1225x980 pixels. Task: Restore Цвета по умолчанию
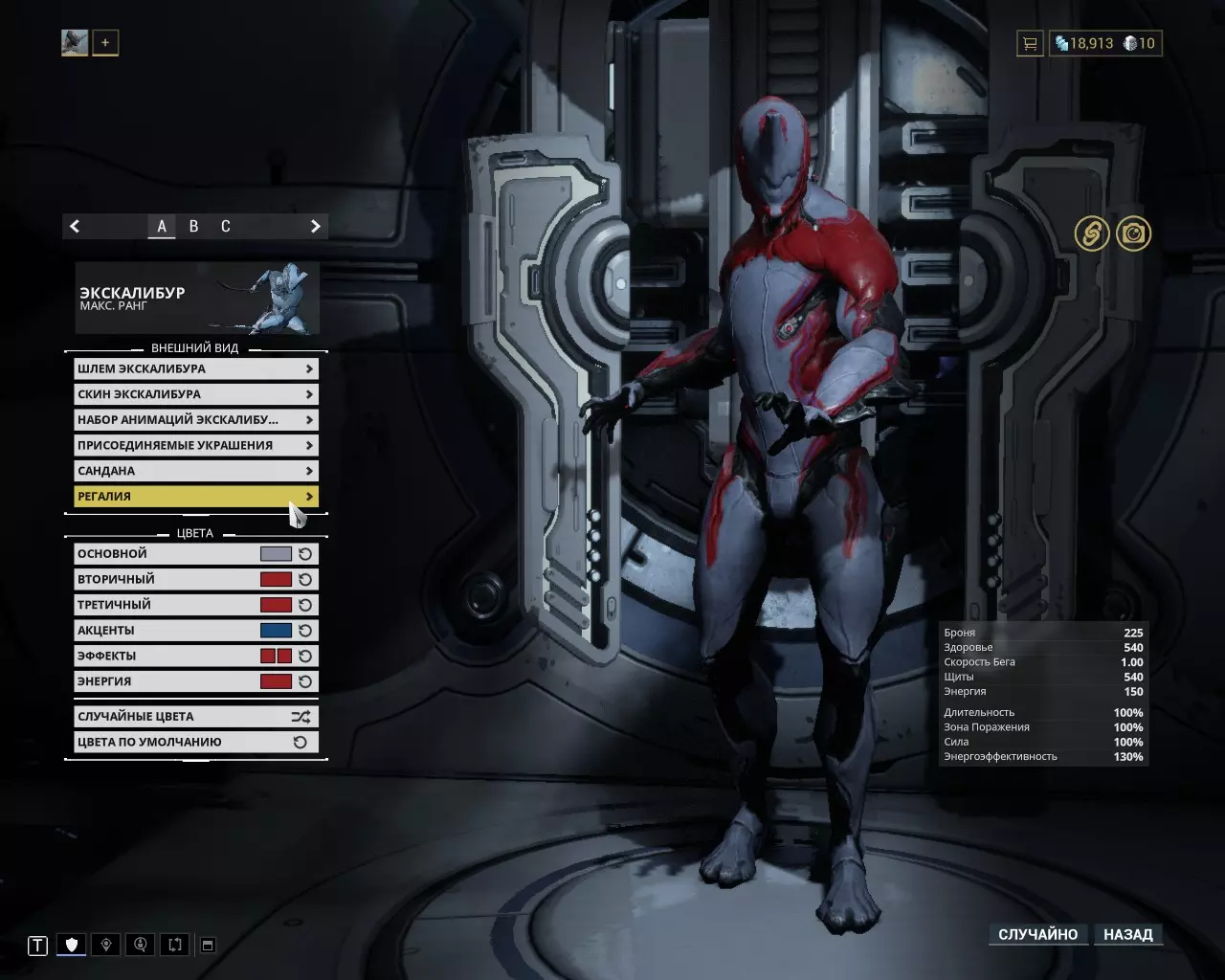click(195, 742)
